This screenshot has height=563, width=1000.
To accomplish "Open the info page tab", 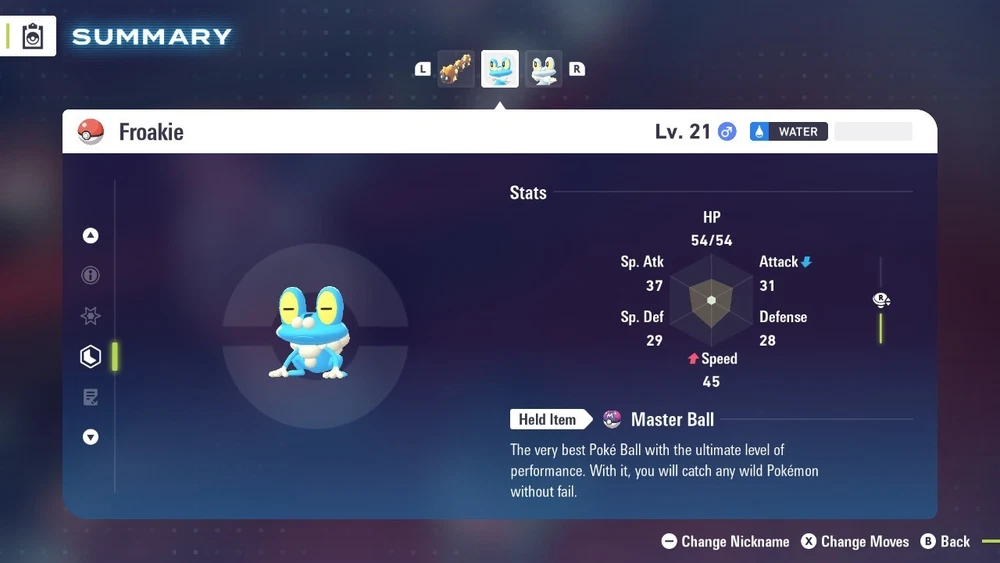I will coord(91,275).
